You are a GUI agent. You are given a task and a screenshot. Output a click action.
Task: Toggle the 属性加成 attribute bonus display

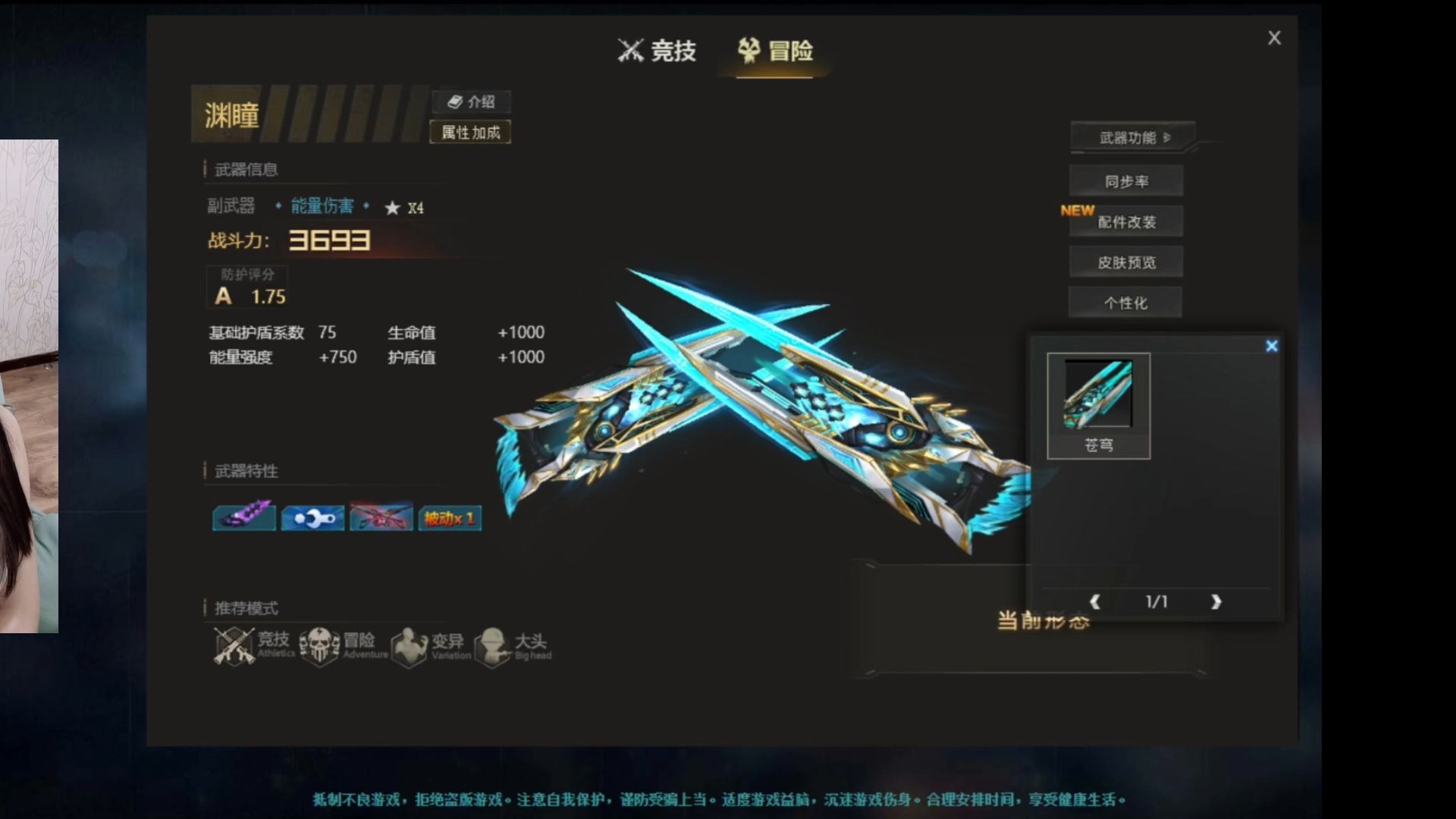pos(470,132)
